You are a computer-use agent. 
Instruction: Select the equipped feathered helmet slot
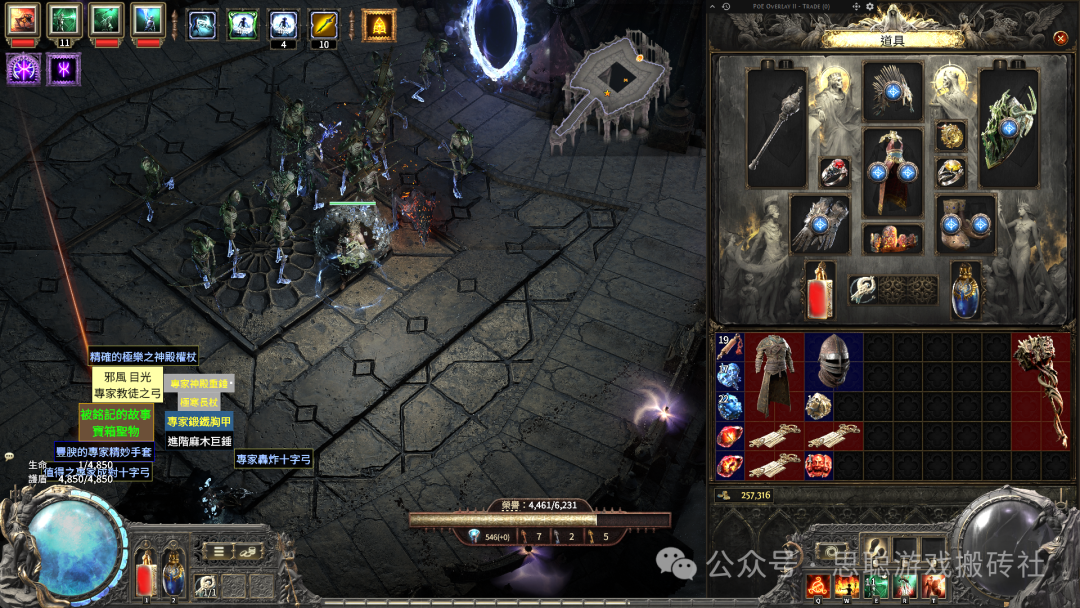893,93
